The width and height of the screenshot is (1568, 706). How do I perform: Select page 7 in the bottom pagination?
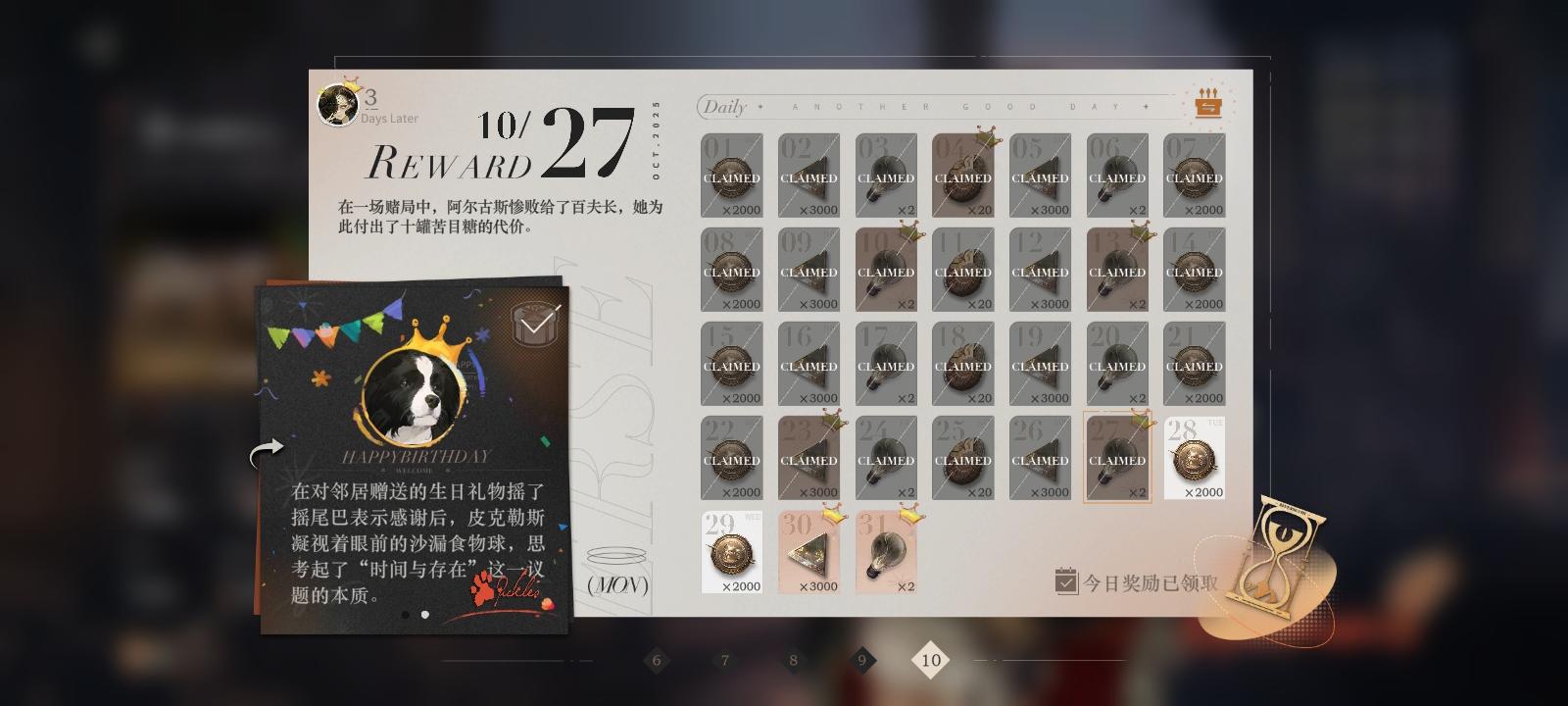(724, 661)
